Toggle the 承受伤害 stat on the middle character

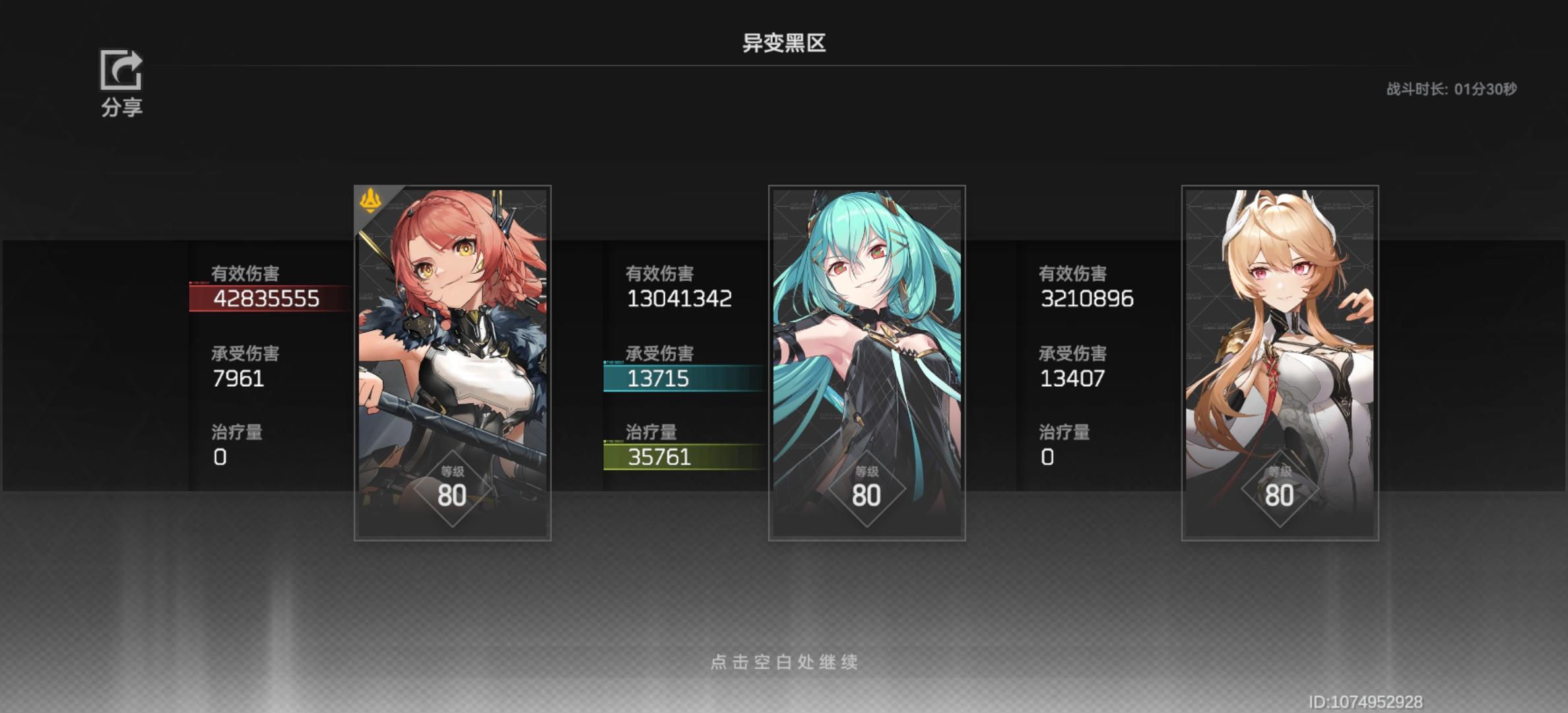click(659, 354)
